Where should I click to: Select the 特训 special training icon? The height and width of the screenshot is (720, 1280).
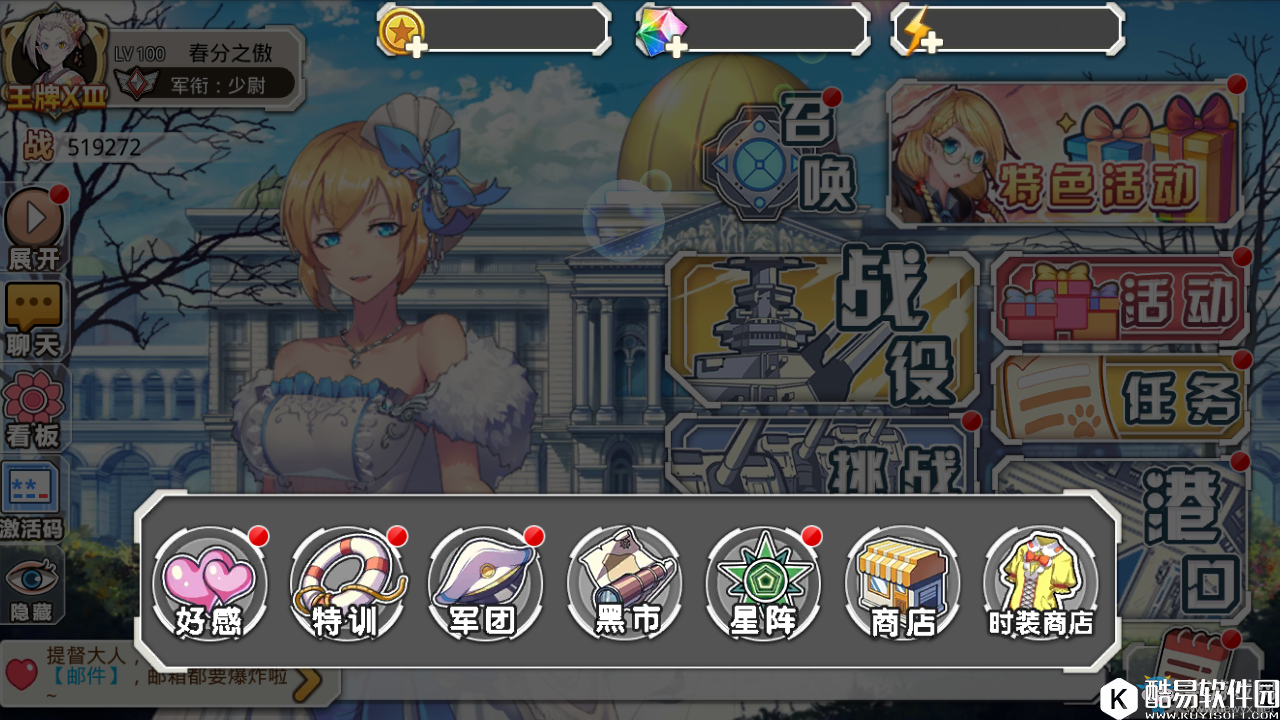346,582
